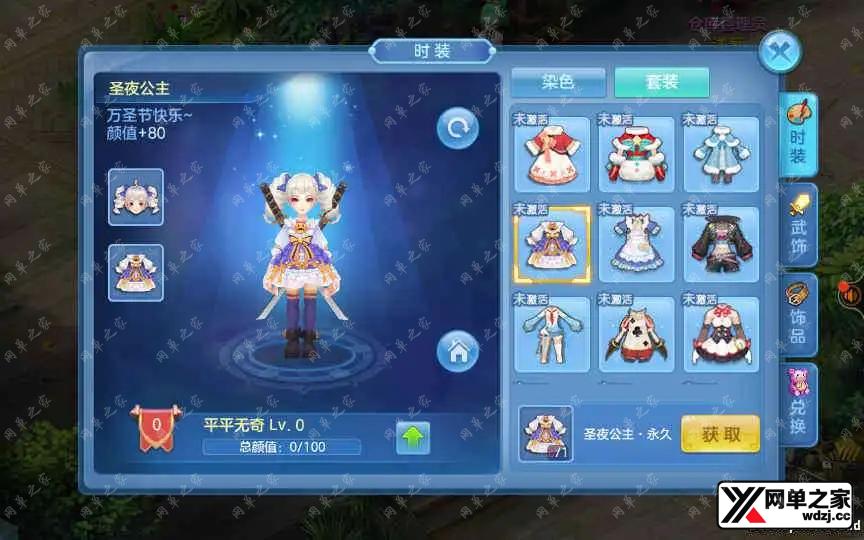Select the red and white dress costume
864x540 pixels.
[x=551, y=154]
